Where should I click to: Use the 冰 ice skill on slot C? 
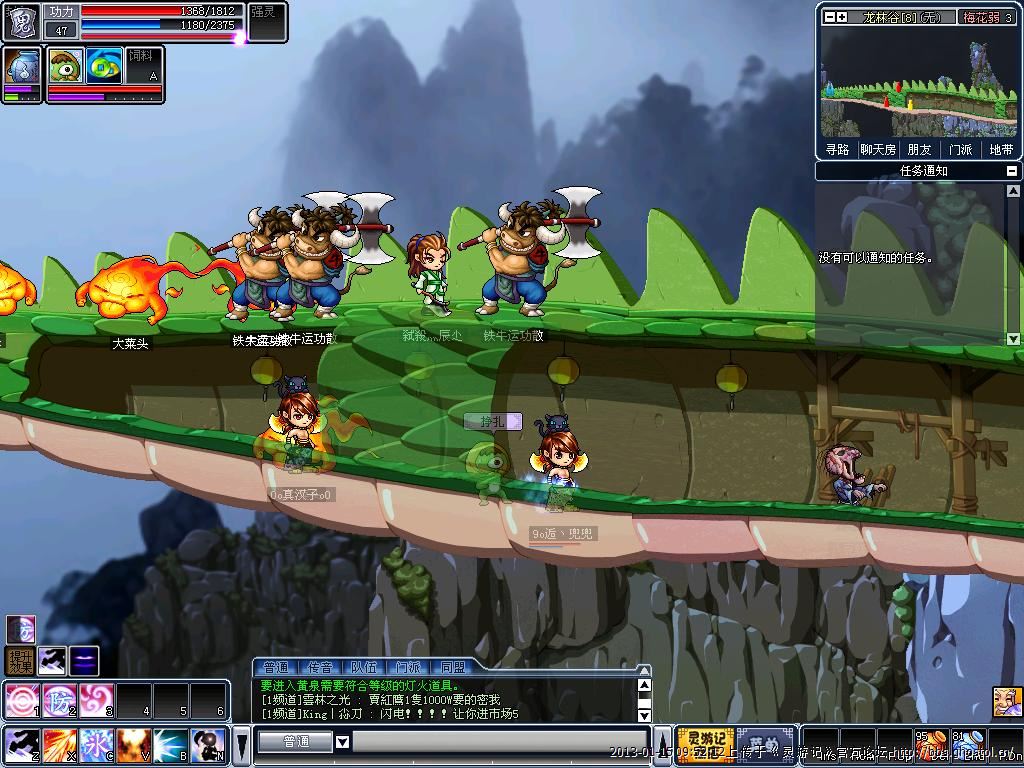click(x=96, y=744)
